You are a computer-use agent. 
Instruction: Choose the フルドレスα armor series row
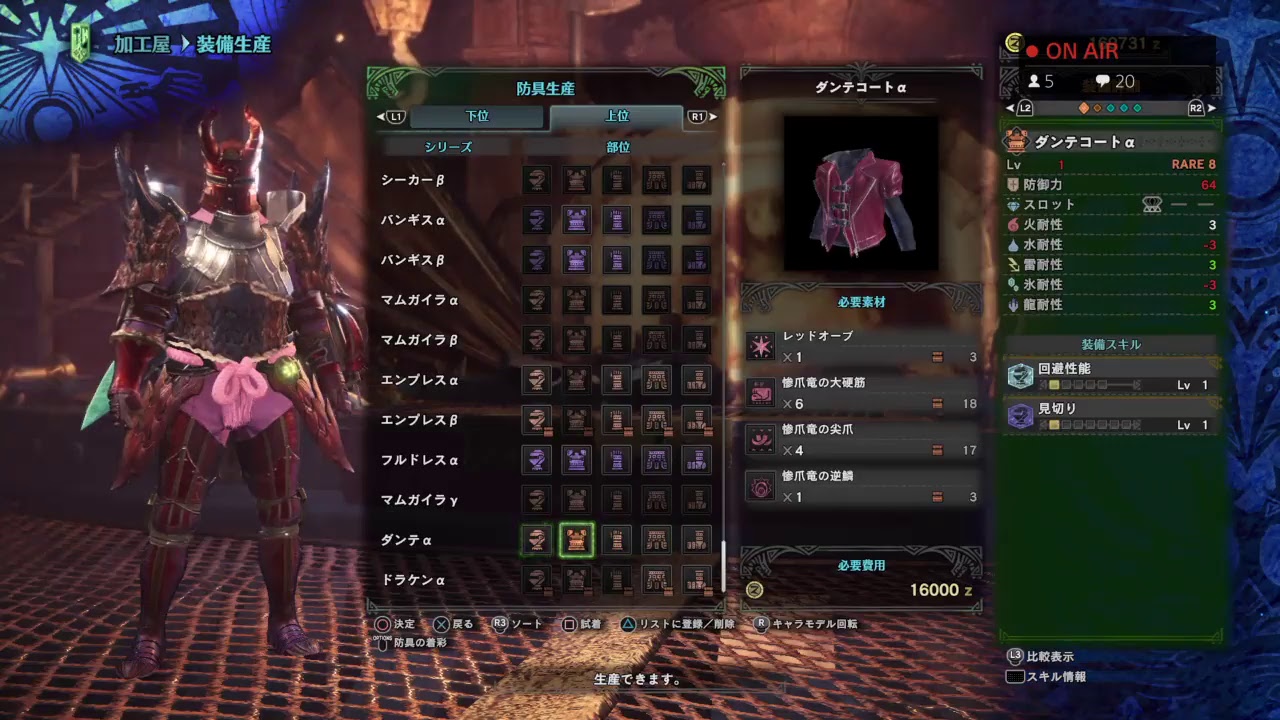click(419, 460)
